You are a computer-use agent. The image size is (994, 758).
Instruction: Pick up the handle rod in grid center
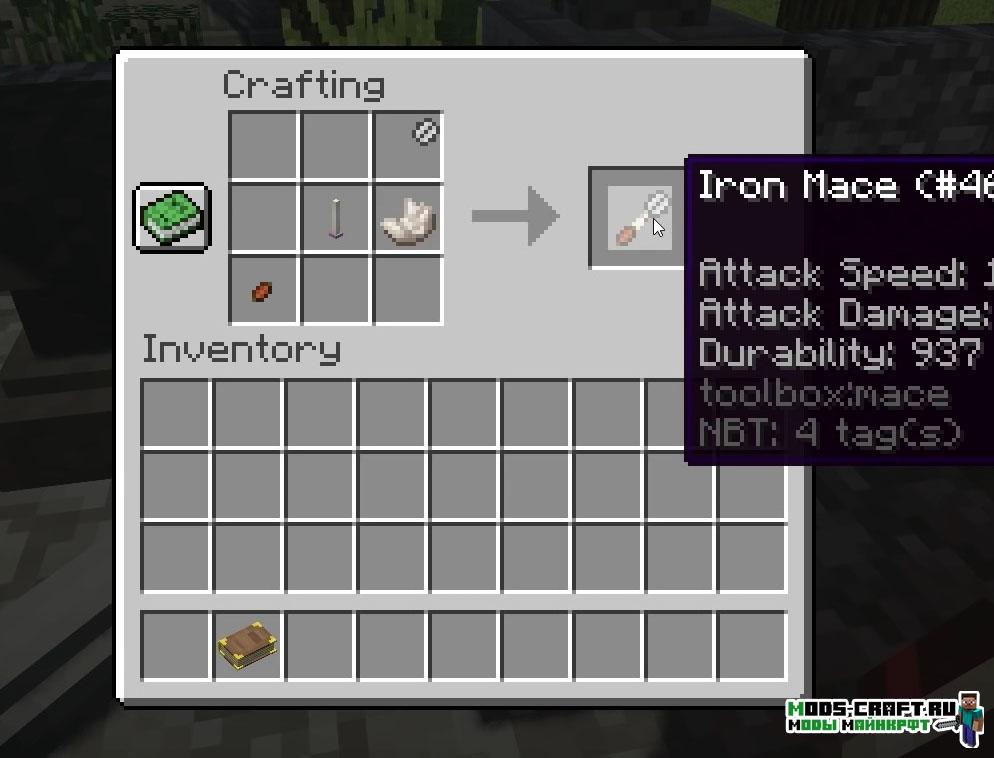[x=336, y=217]
